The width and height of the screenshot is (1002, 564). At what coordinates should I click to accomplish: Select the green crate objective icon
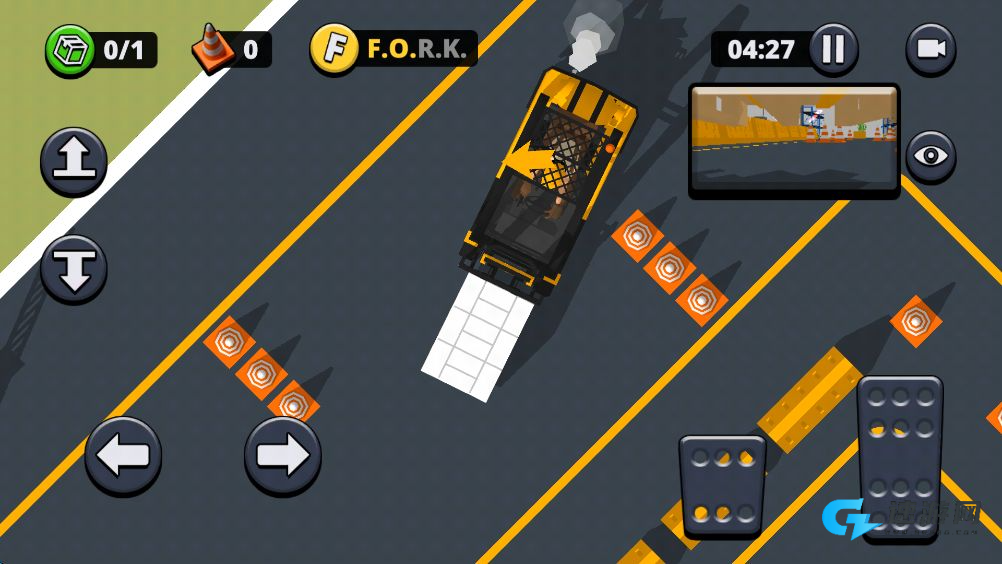[x=69, y=50]
